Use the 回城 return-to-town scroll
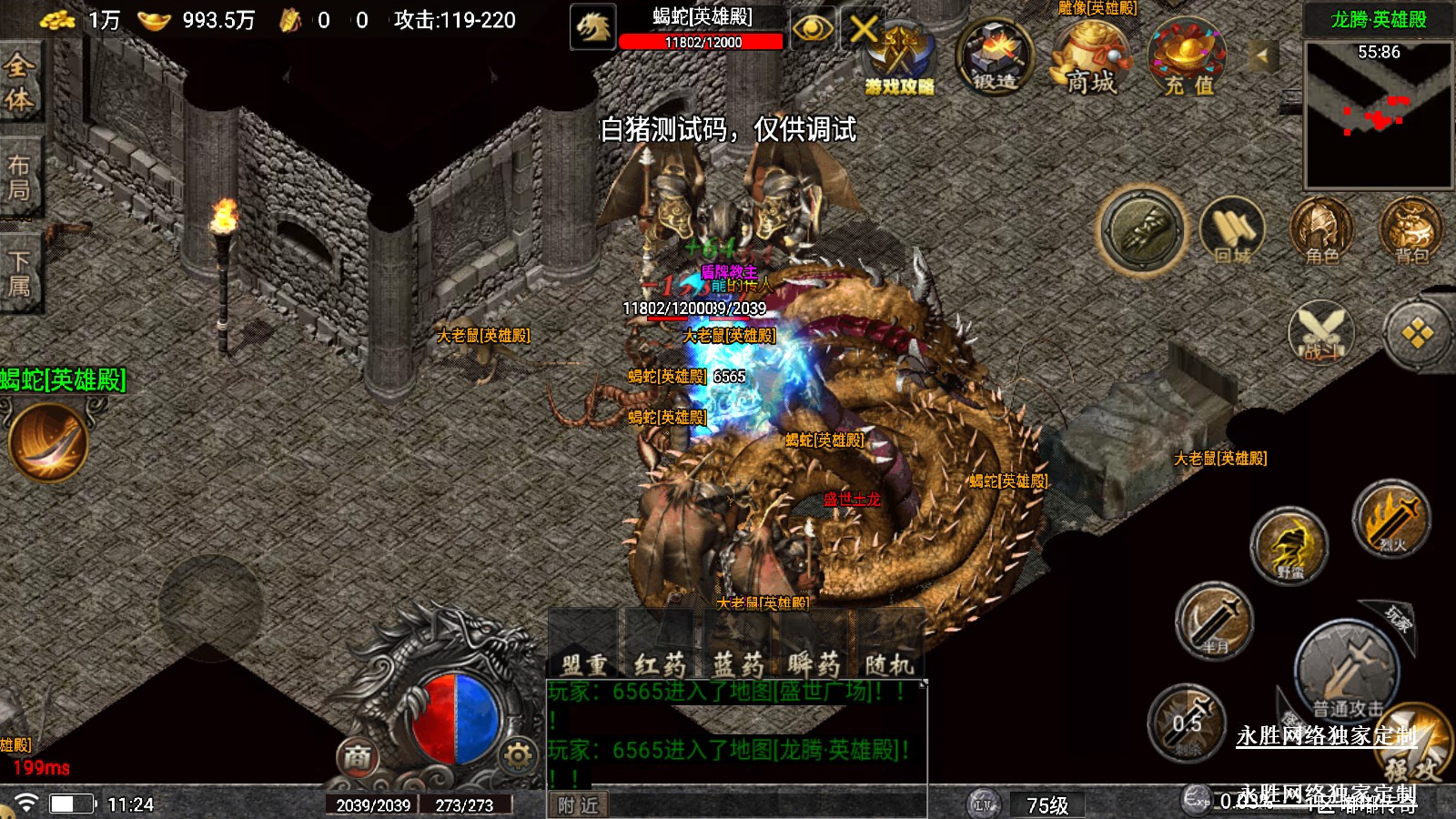This screenshot has height=819, width=1456. point(1232,231)
